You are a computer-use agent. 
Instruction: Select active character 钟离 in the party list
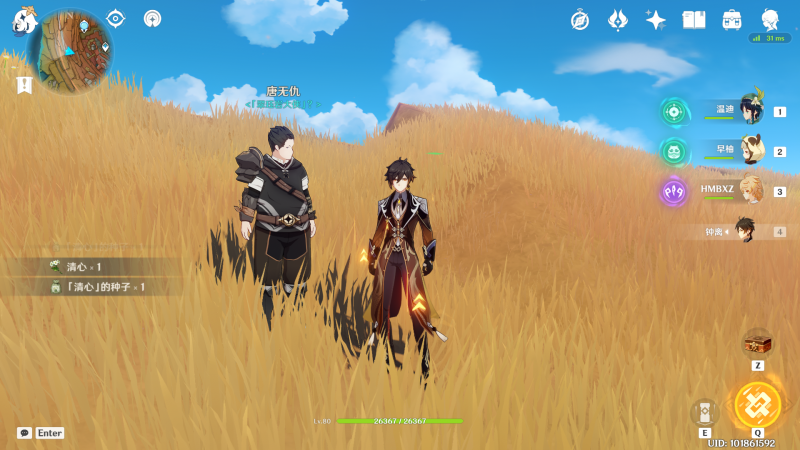click(x=745, y=231)
